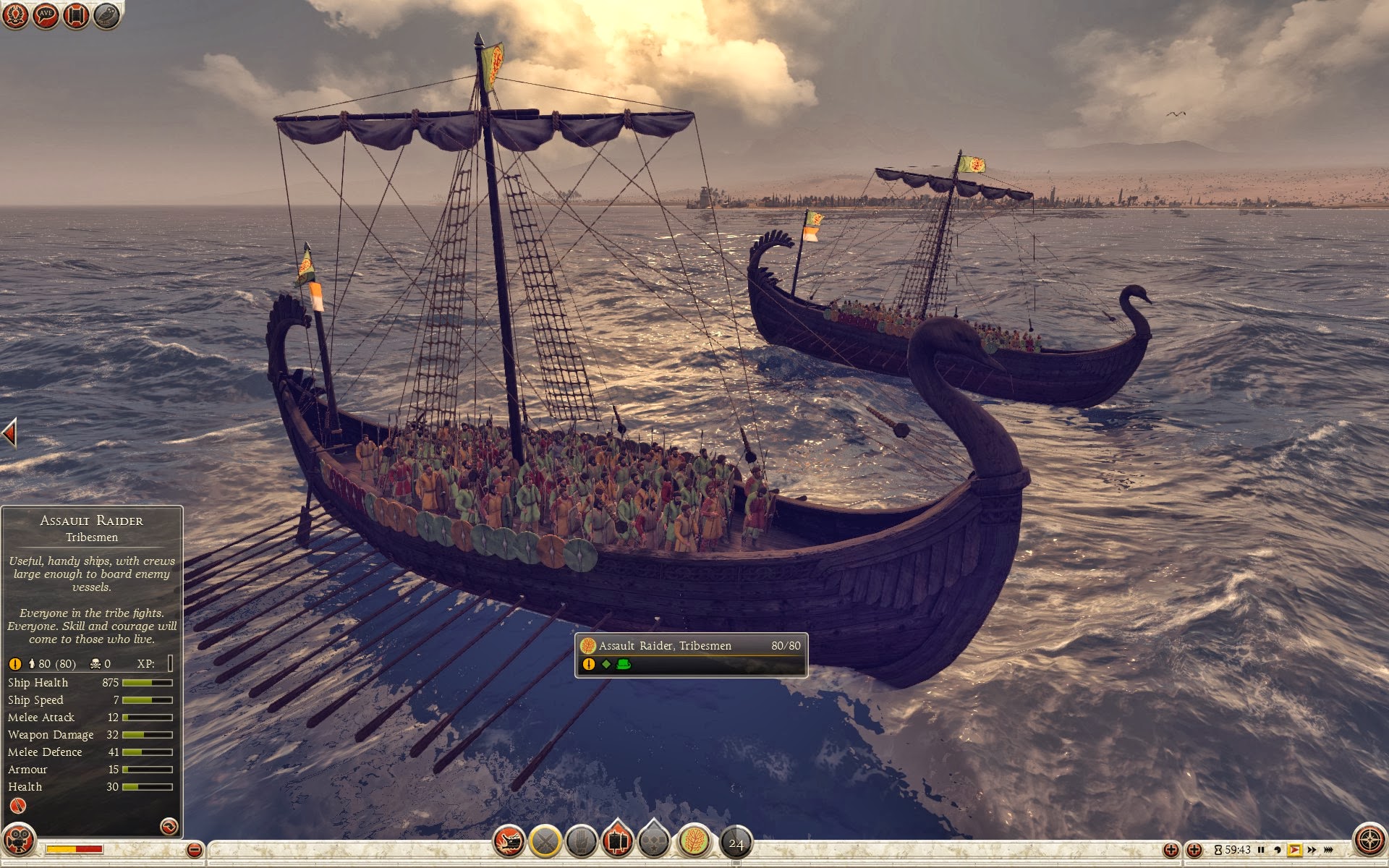This screenshot has width=1389, height=868.
Task: Click the red minus button on the bottom bar
Action: pos(194,850)
